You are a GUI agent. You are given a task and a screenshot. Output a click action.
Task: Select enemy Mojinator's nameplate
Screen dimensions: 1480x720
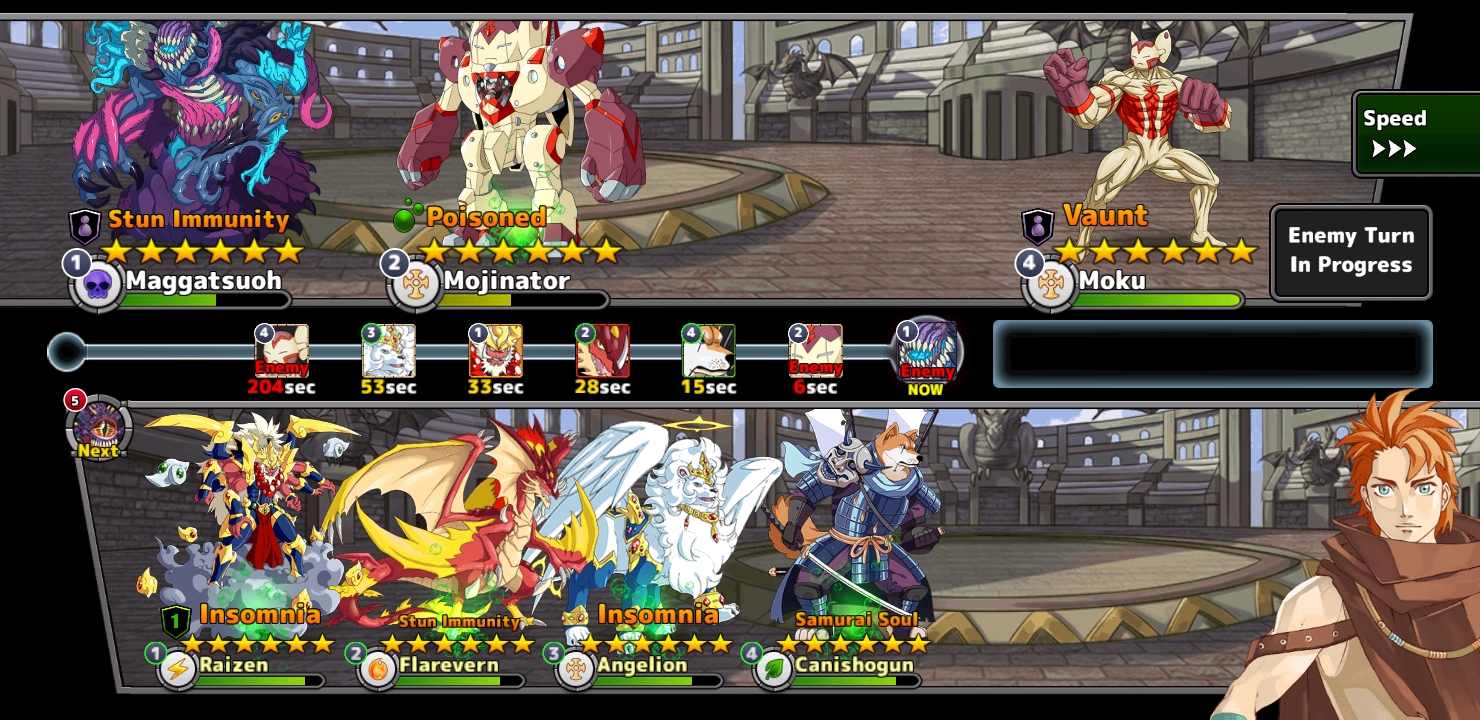coord(506,281)
